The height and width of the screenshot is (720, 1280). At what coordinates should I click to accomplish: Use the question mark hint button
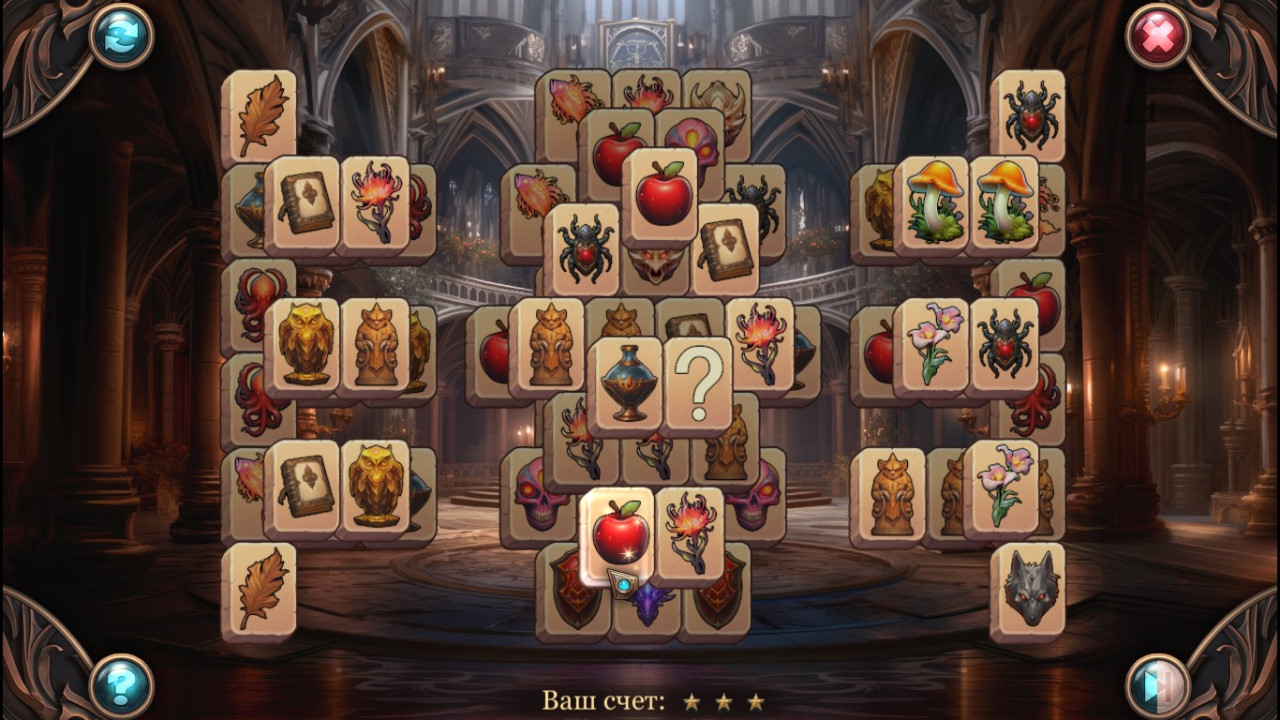121,685
